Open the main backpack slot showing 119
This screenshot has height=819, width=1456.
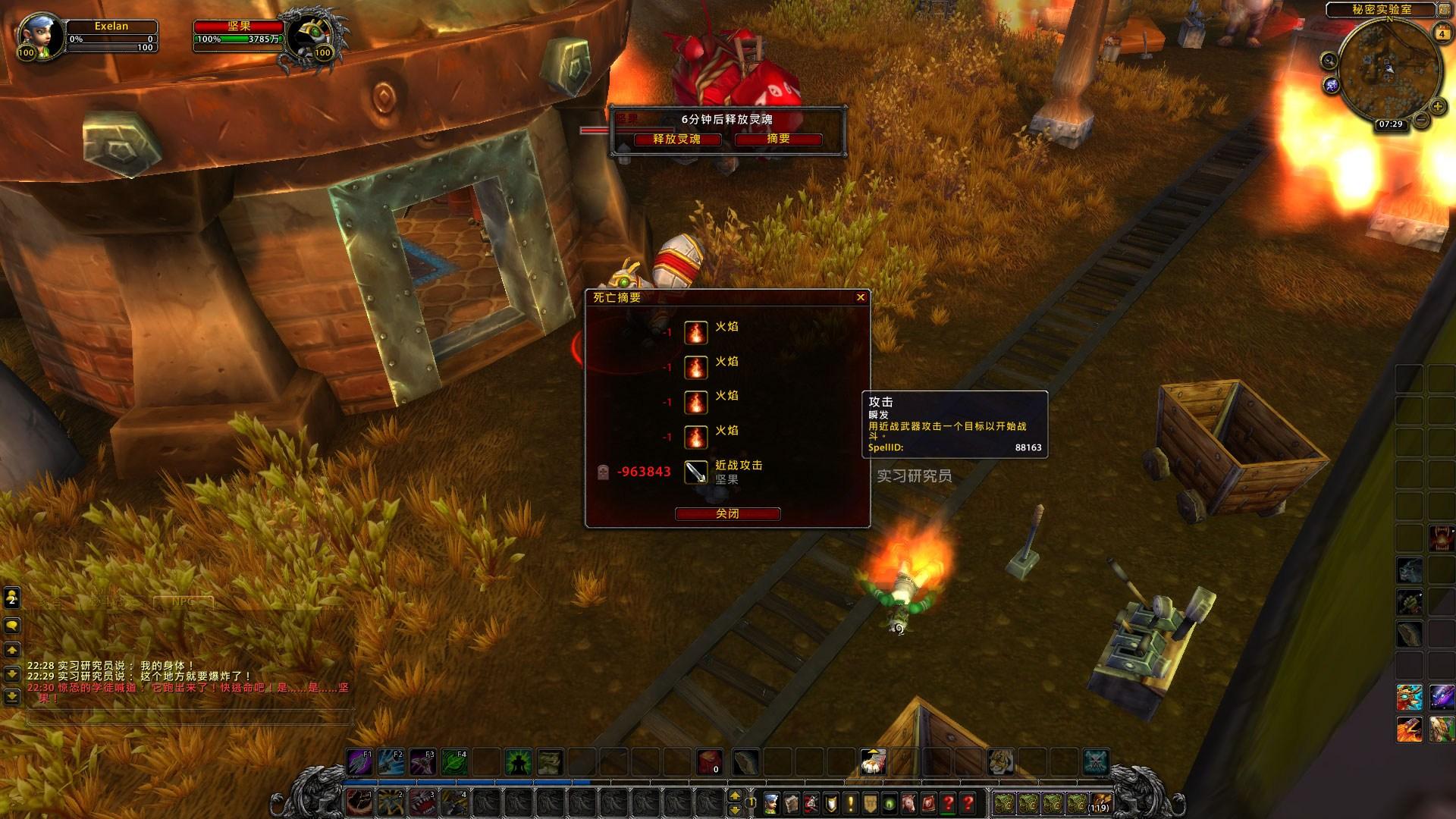[1100, 802]
